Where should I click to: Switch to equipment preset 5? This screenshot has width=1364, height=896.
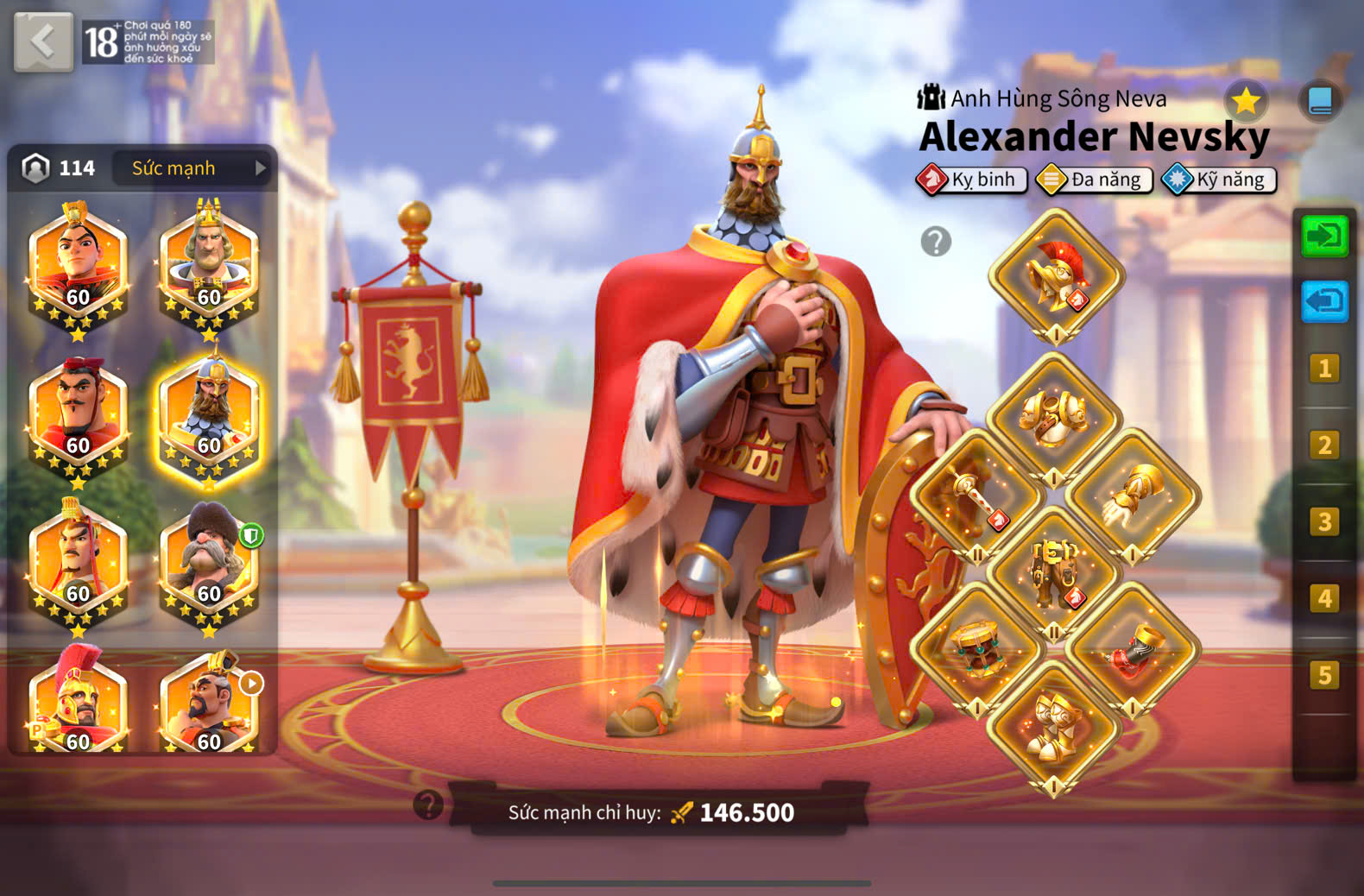pyautogui.click(x=1324, y=675)
